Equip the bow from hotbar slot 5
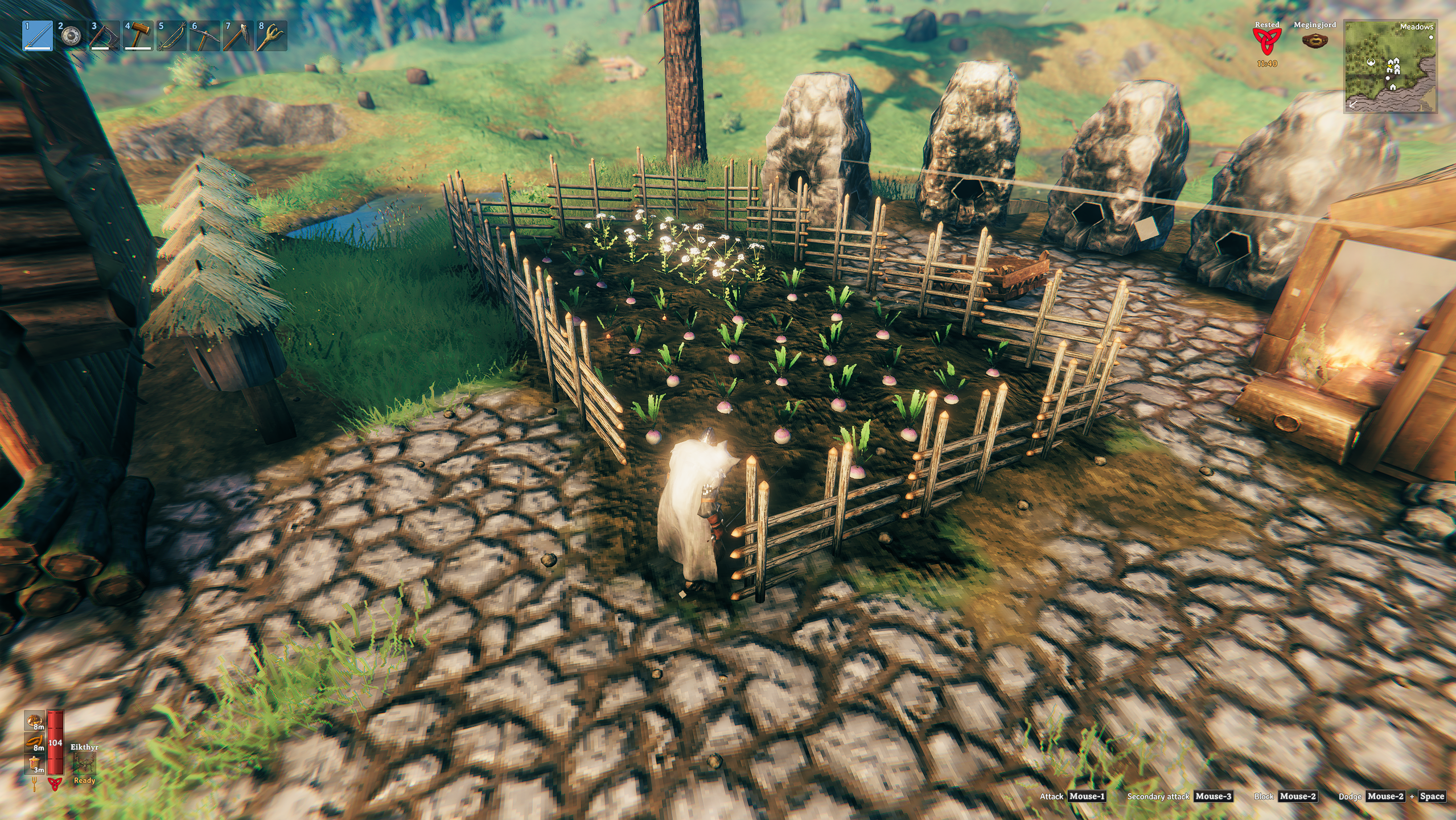 pos(171,36)
